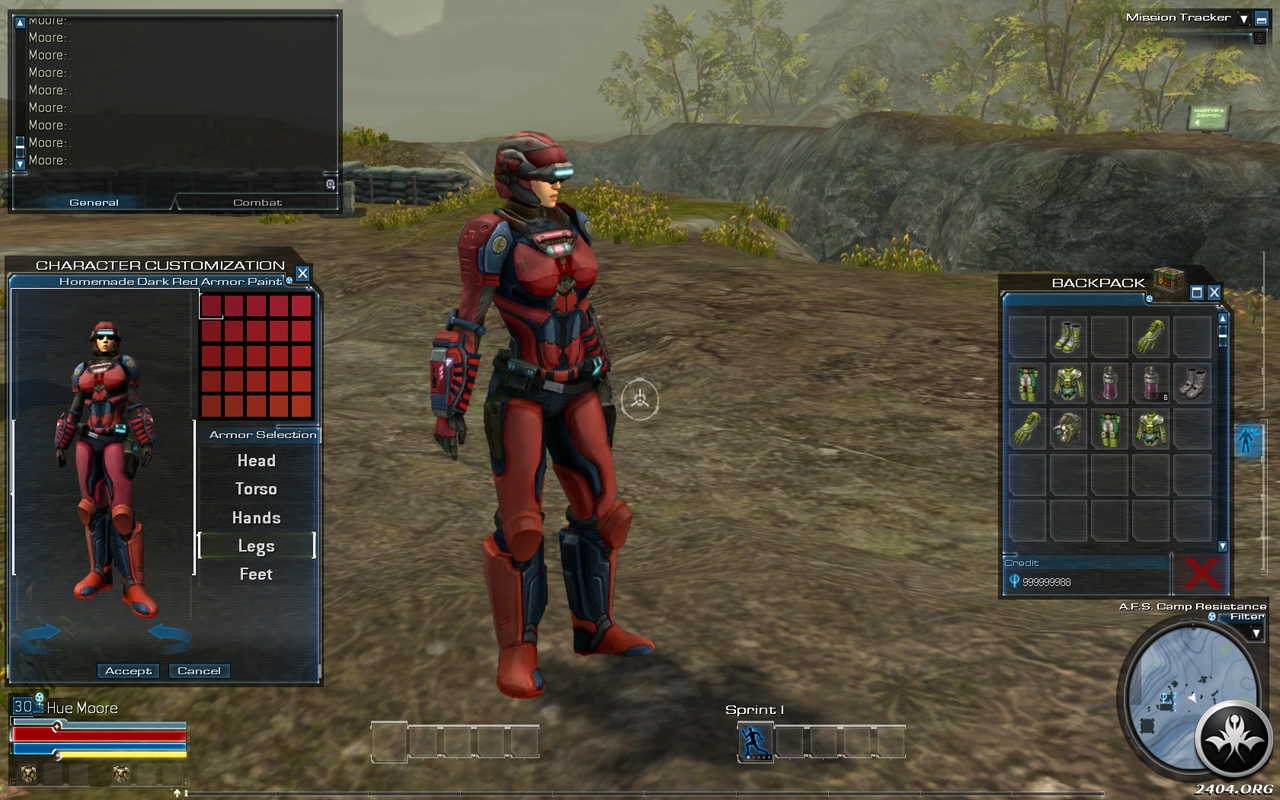Open the minimap Filter dropdown
The width and height of the screenshot is (1280, 800).
[x=1256, y=633]
